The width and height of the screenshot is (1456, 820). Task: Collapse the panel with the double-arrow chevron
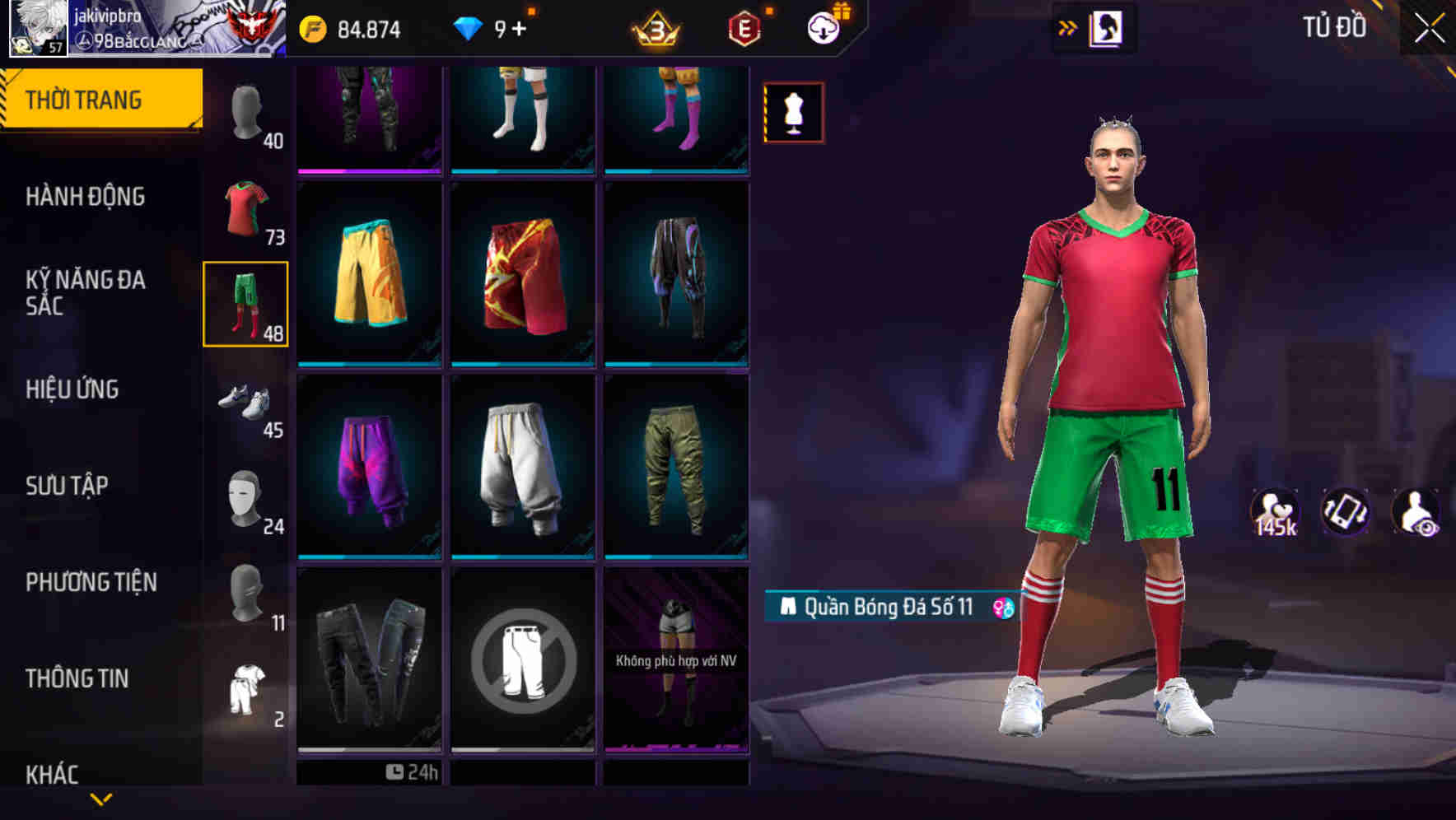coord(1066,26)
